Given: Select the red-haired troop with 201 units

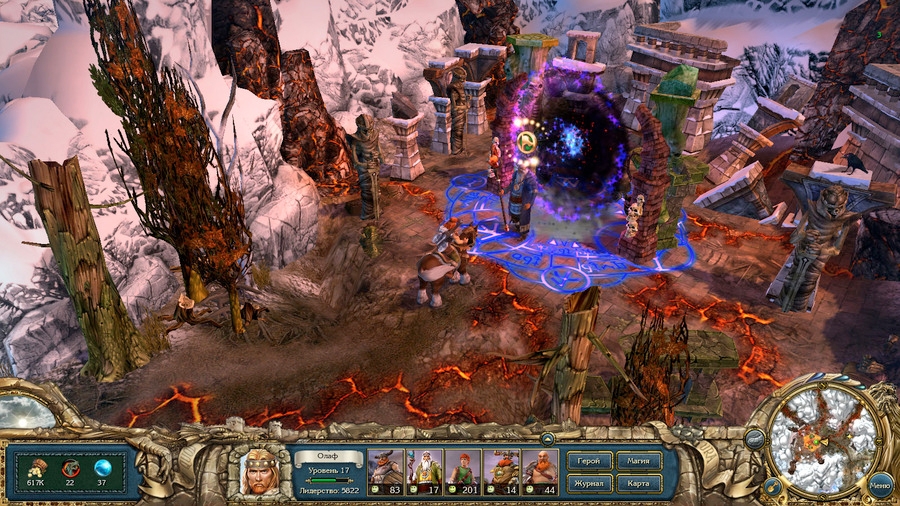Looking at the screenshot, I should pyautogui.click(x=463, y=466).
